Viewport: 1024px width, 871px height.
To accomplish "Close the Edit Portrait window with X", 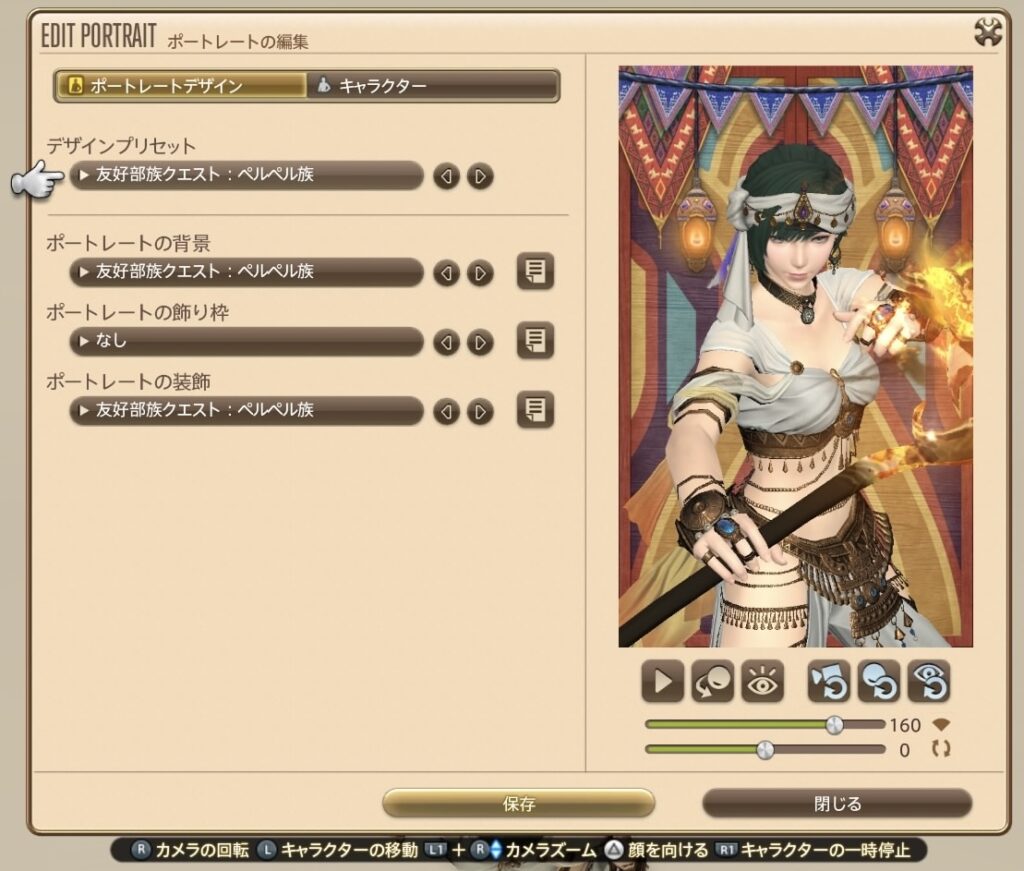I will pyautogui.click(x=988, y=33).
